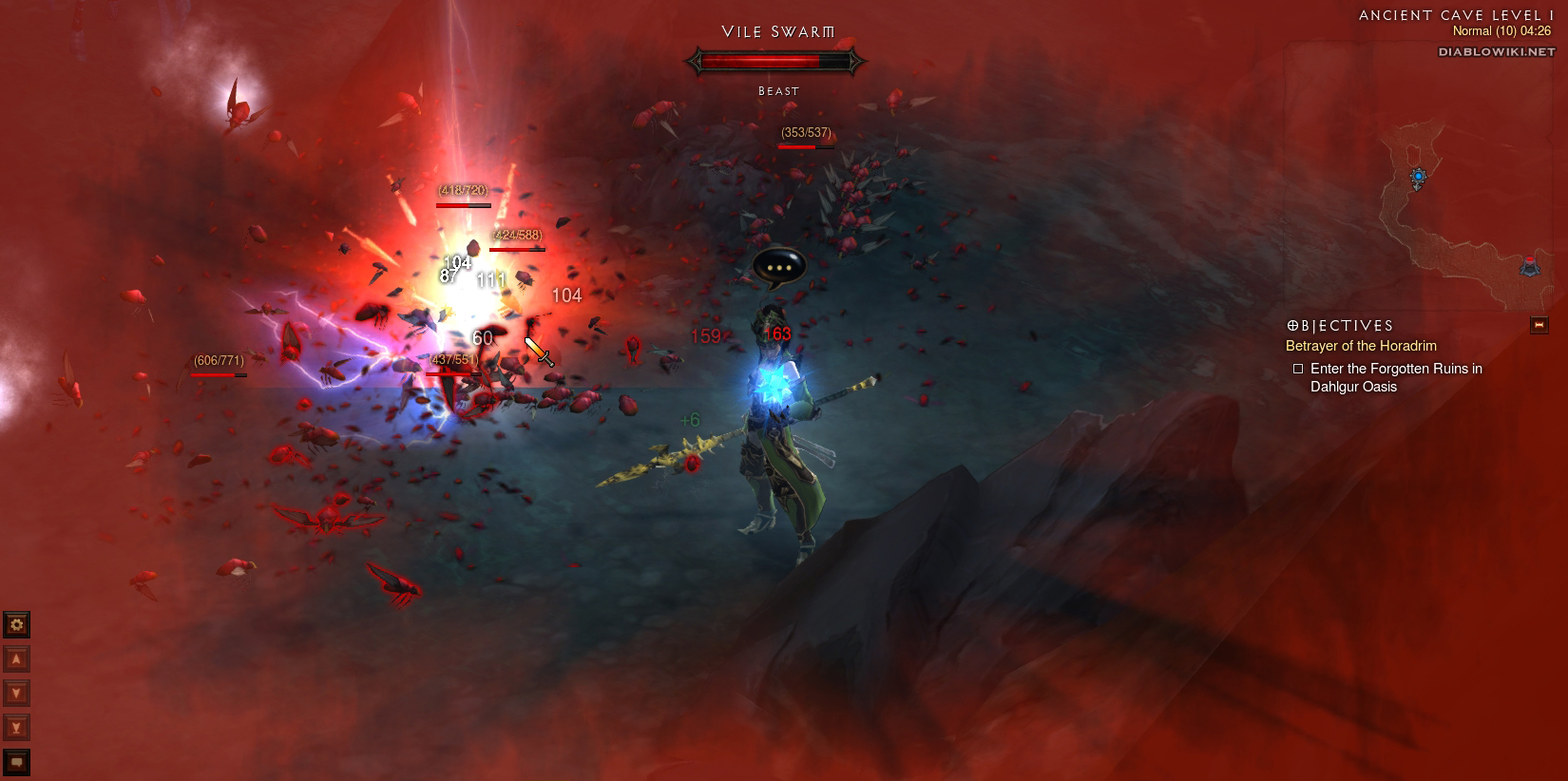The image size is (1568, 781).
Task: Open the chat speech bubble button
Action: point(16,762)
